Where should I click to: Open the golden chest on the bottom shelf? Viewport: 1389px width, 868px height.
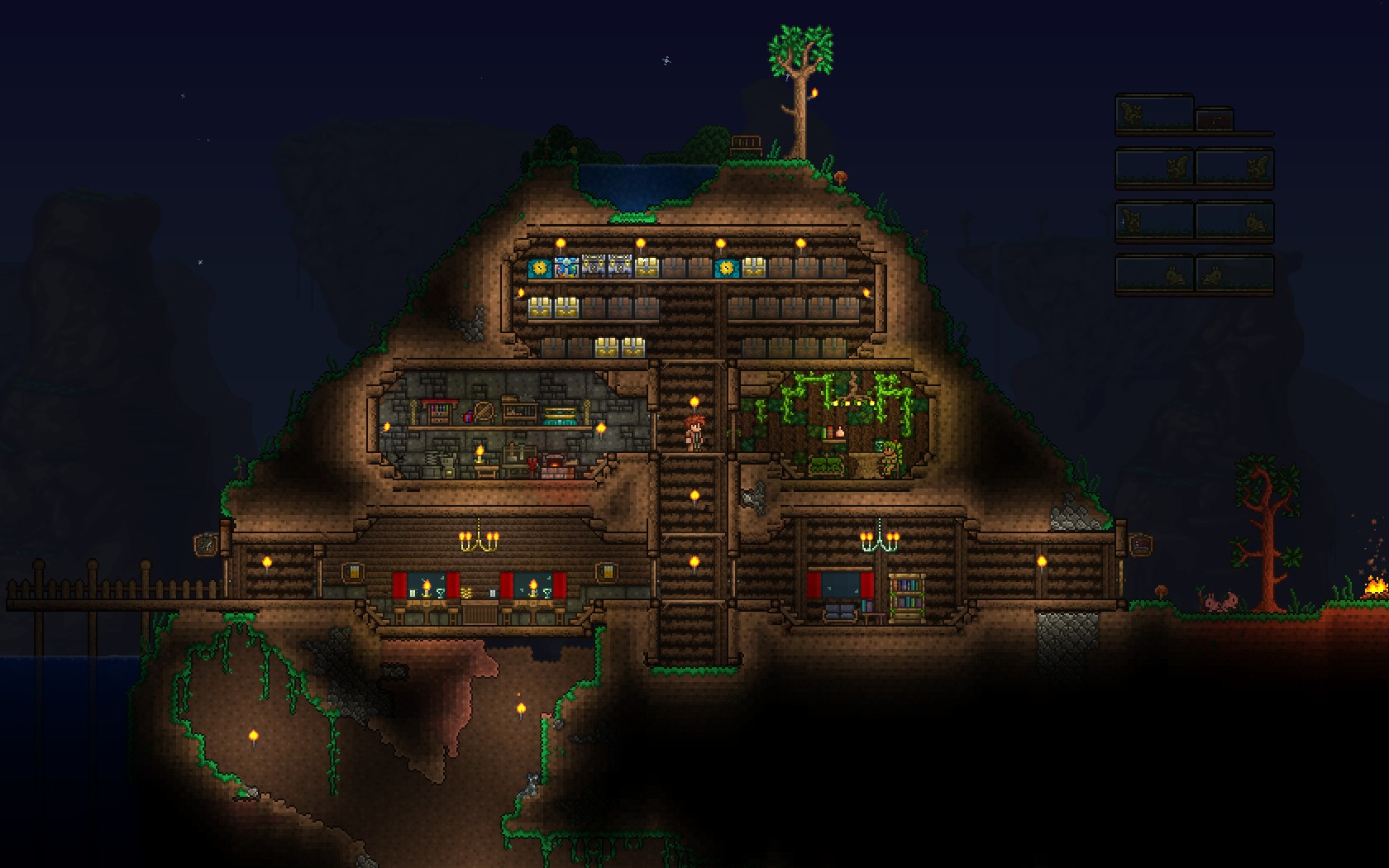[x=607, y=345]
